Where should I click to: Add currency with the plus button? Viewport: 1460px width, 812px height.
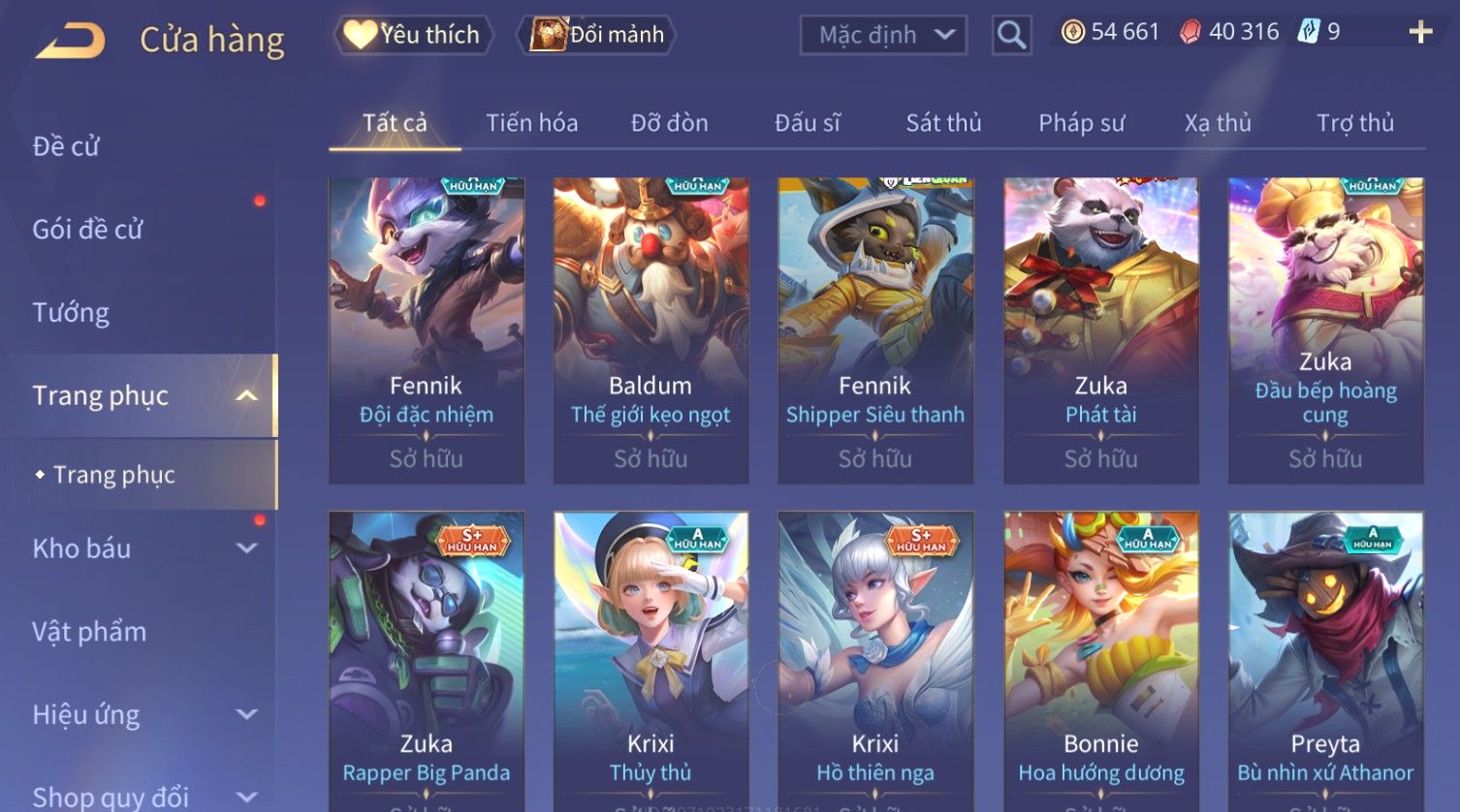click(1420, 33)
